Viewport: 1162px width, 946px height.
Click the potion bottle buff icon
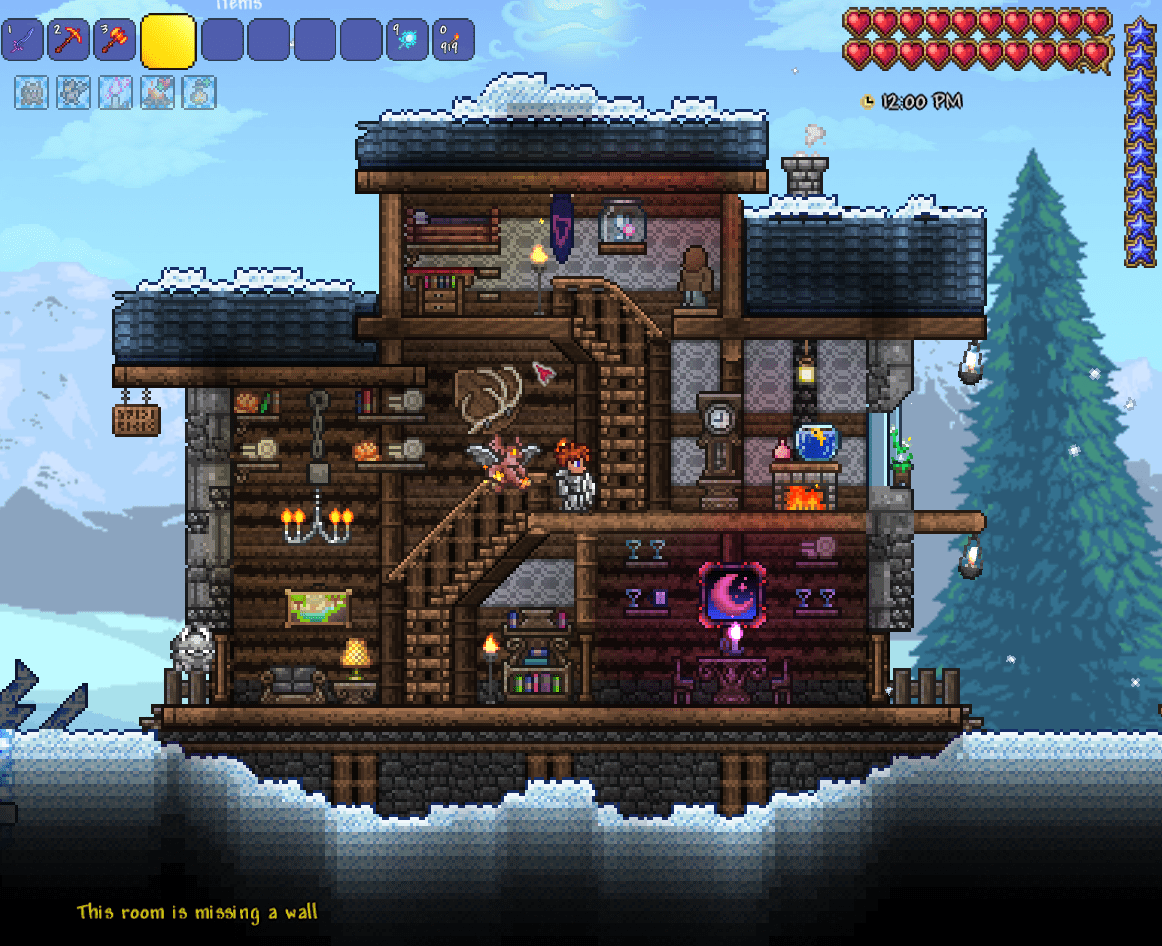(200, 93)
